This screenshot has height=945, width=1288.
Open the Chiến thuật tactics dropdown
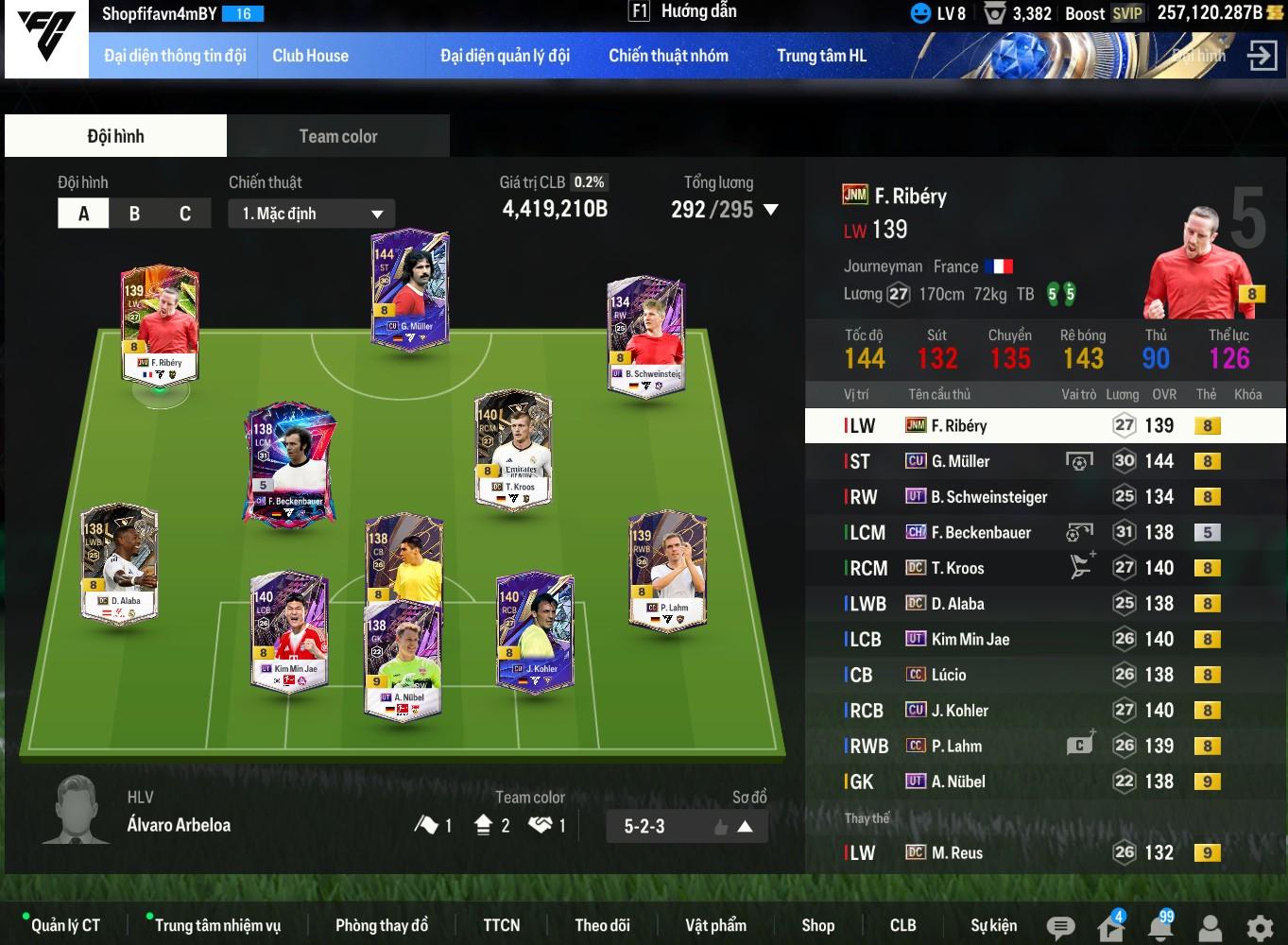tap(311, 214)
